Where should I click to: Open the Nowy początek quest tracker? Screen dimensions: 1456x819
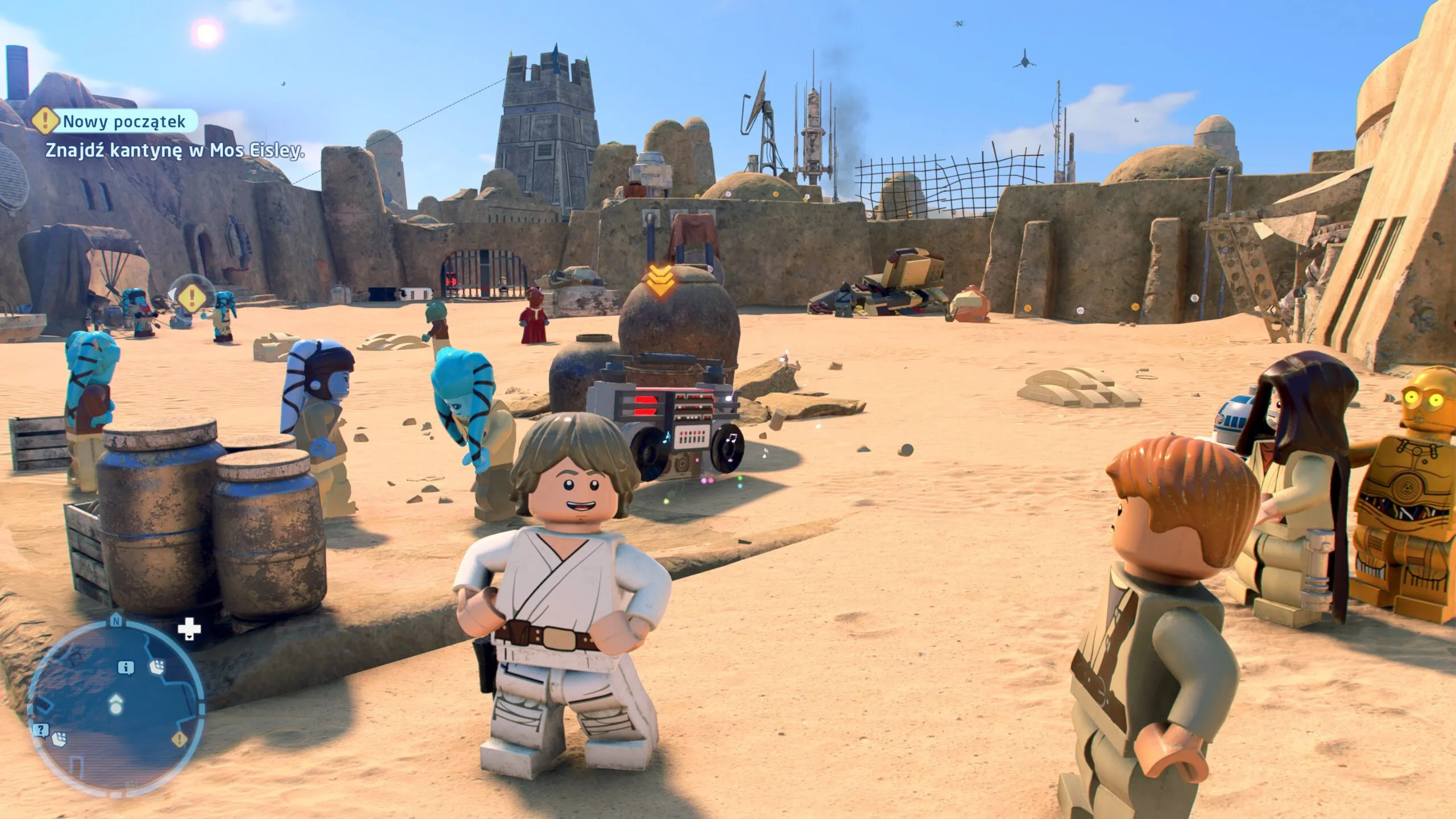pyautogui.click(x=124, y=121)
